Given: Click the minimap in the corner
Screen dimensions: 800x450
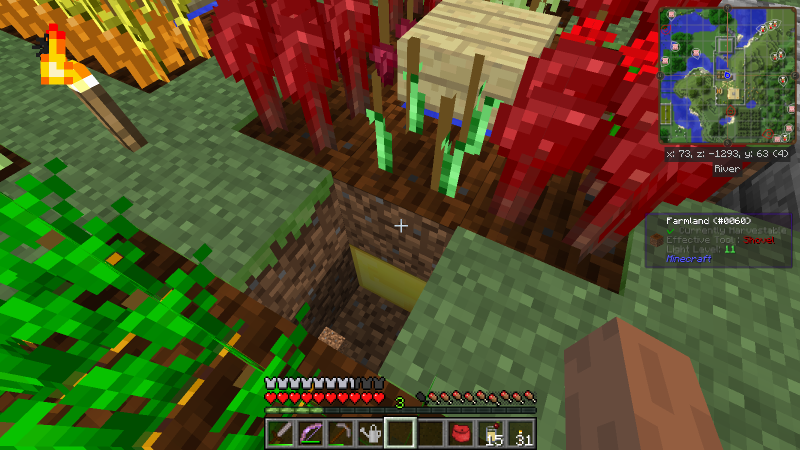Looking at the screenshot, I should pyautogui.click(x=725, y=76).
